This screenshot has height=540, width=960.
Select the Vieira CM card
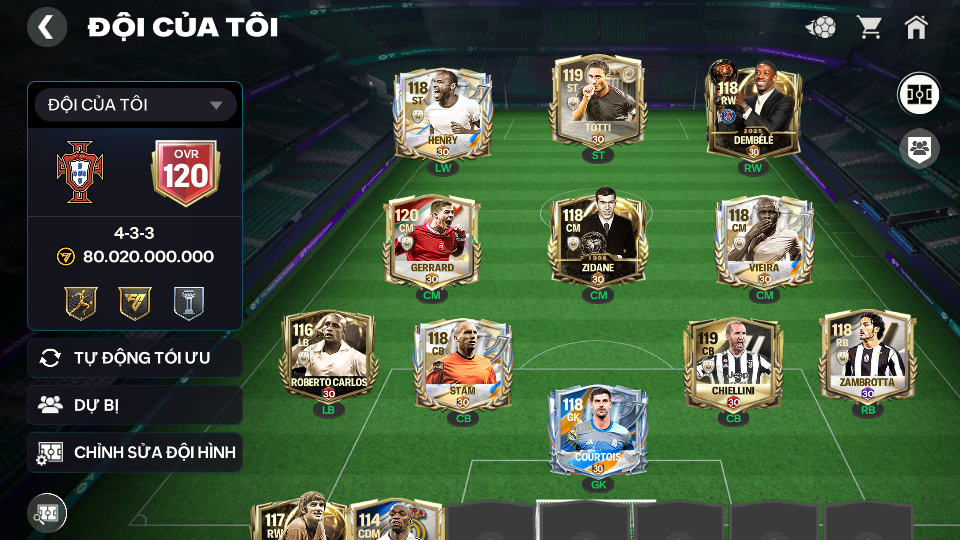coord(764,241)
